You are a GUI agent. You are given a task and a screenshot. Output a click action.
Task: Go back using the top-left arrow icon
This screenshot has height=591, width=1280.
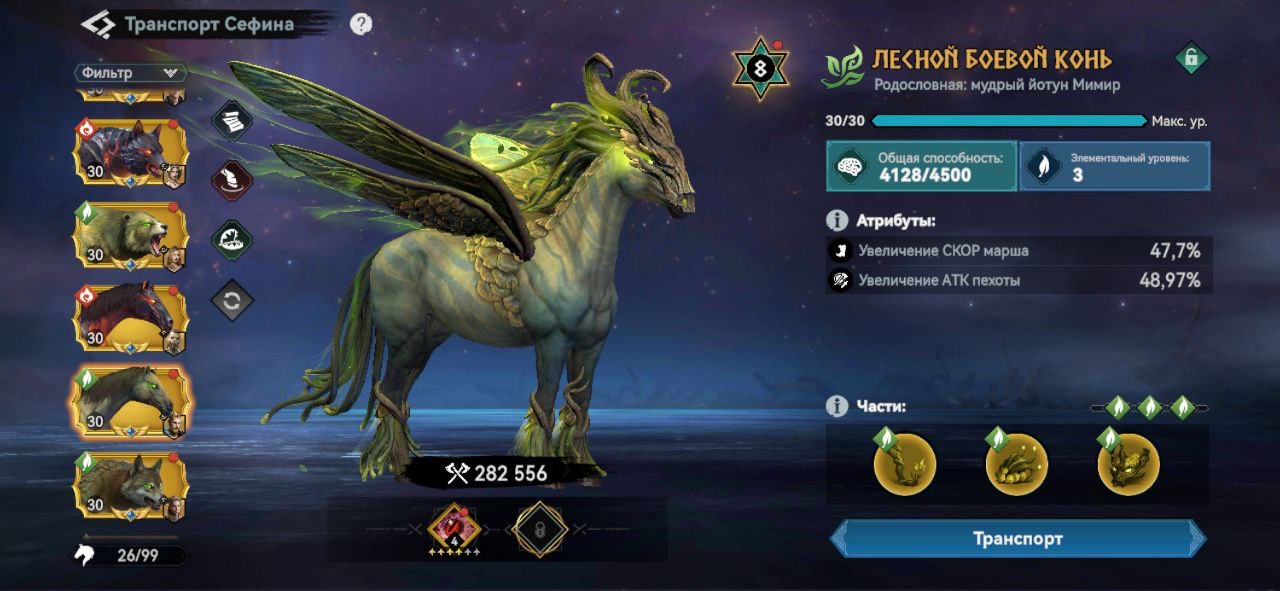click(98, 24)
